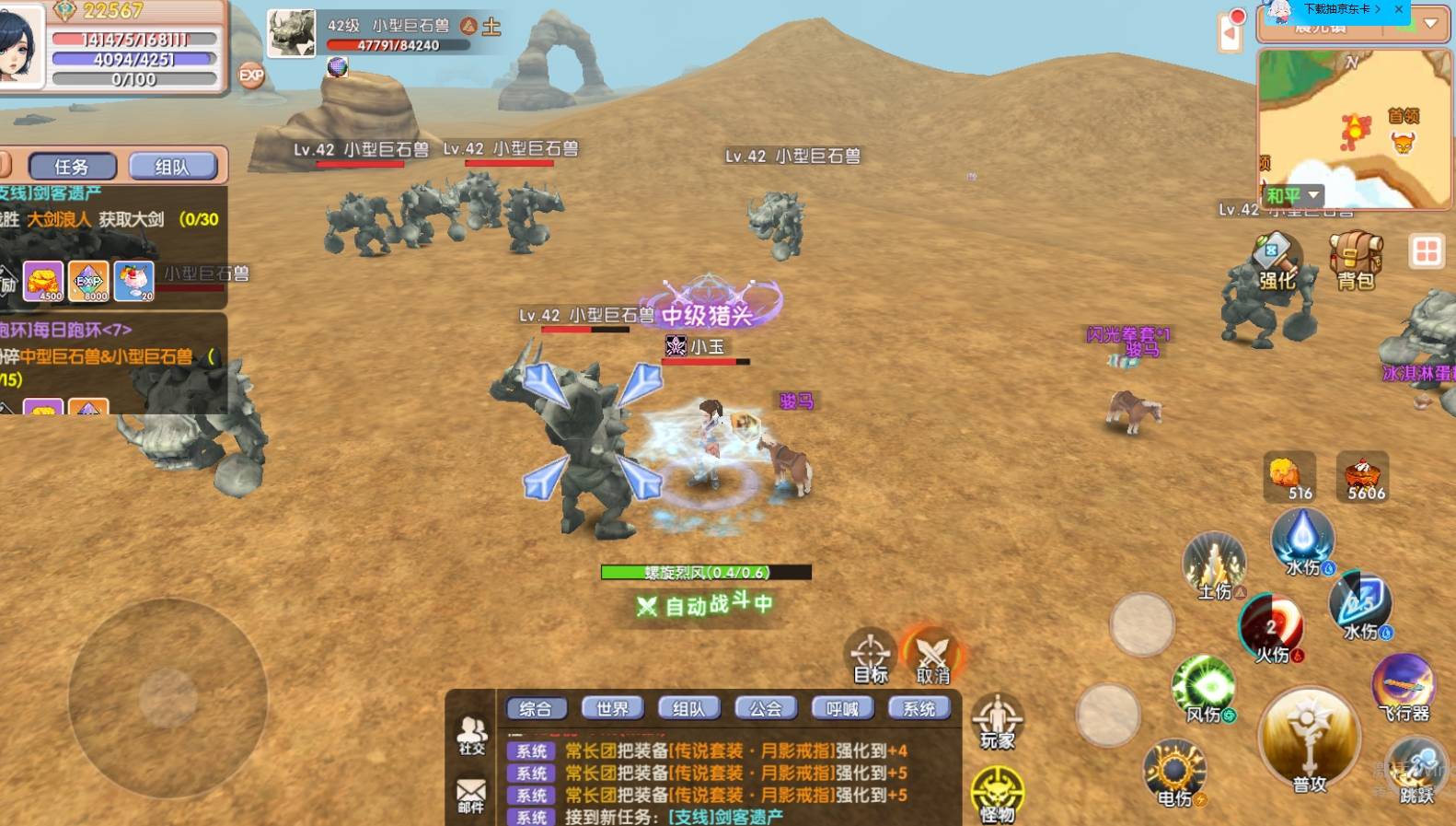This screenshot has width=1456, height=826.
Task: Open the 强化 enhancement menu
Action: pos(1277,264)
